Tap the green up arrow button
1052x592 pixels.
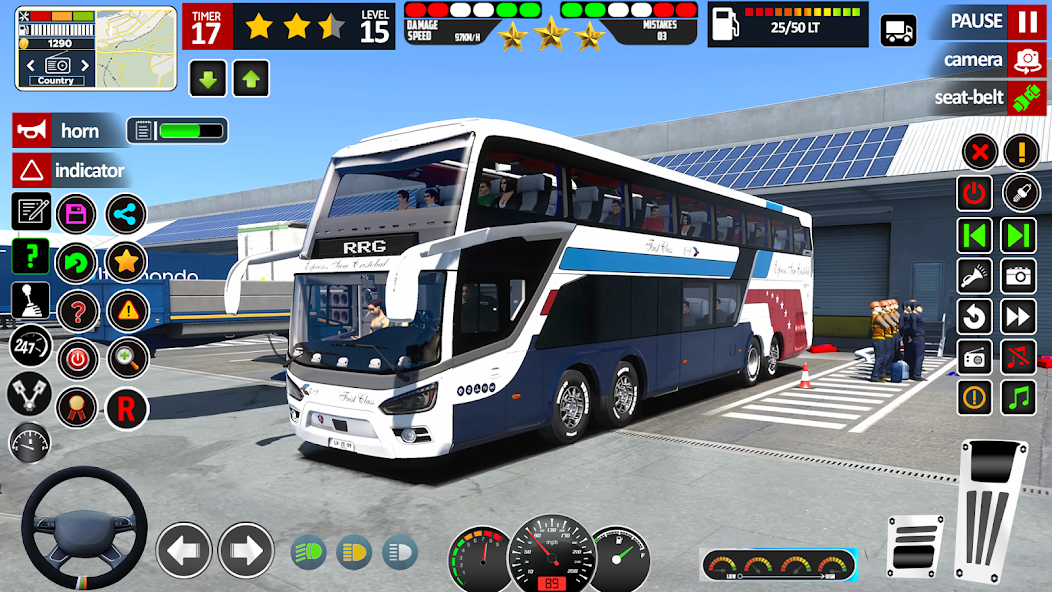251,79
